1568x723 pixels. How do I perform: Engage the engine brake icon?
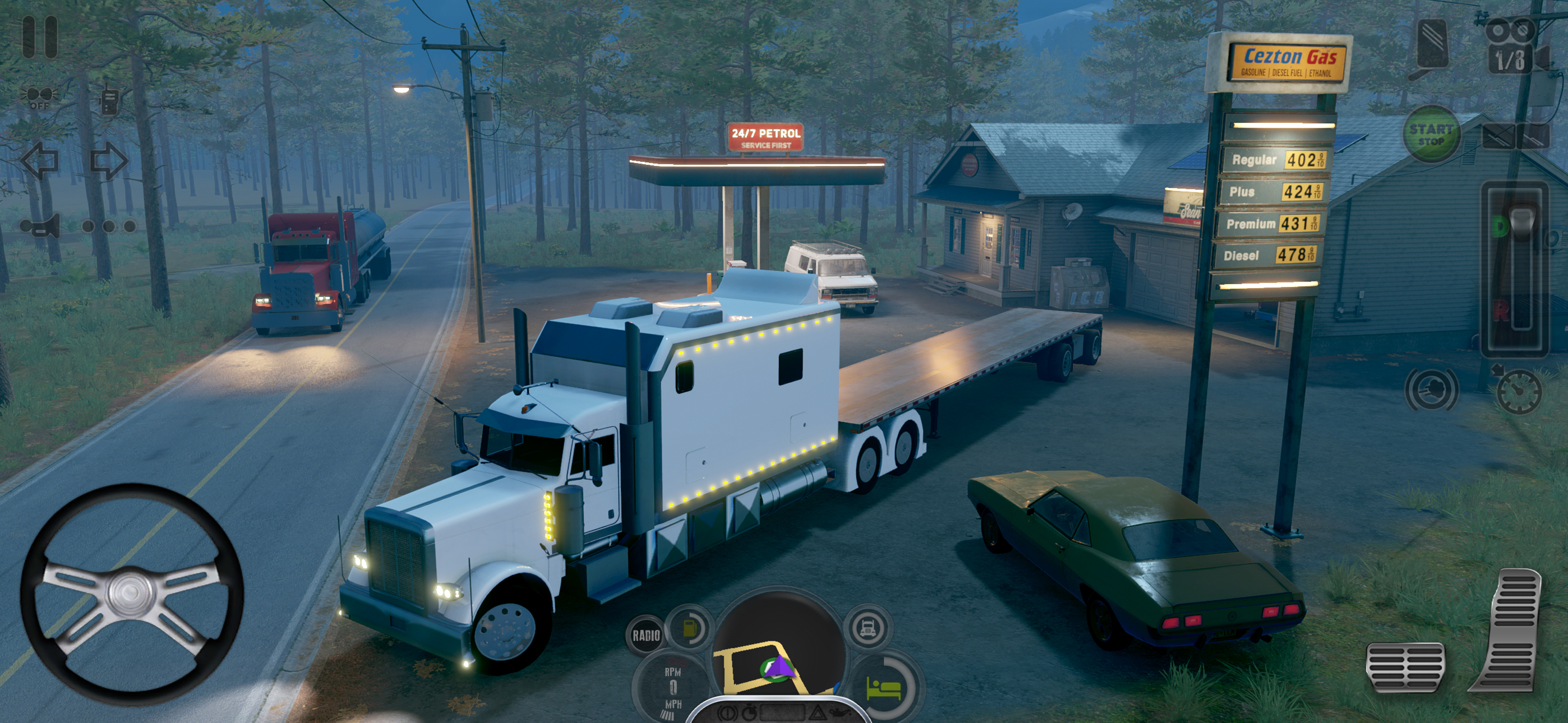pyautogui.click(x=1431, y=390)
